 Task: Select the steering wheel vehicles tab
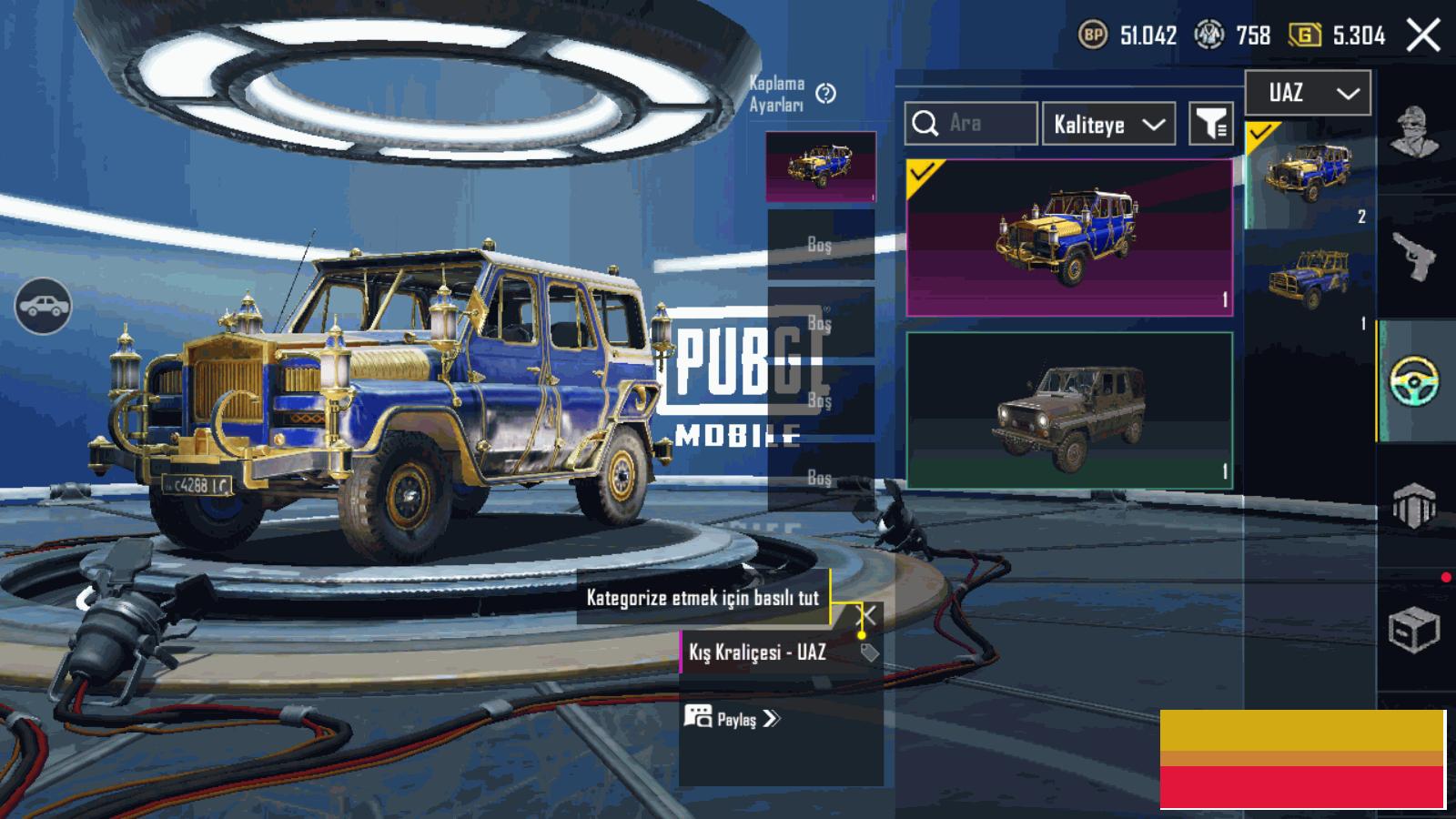pos(1413,380)
